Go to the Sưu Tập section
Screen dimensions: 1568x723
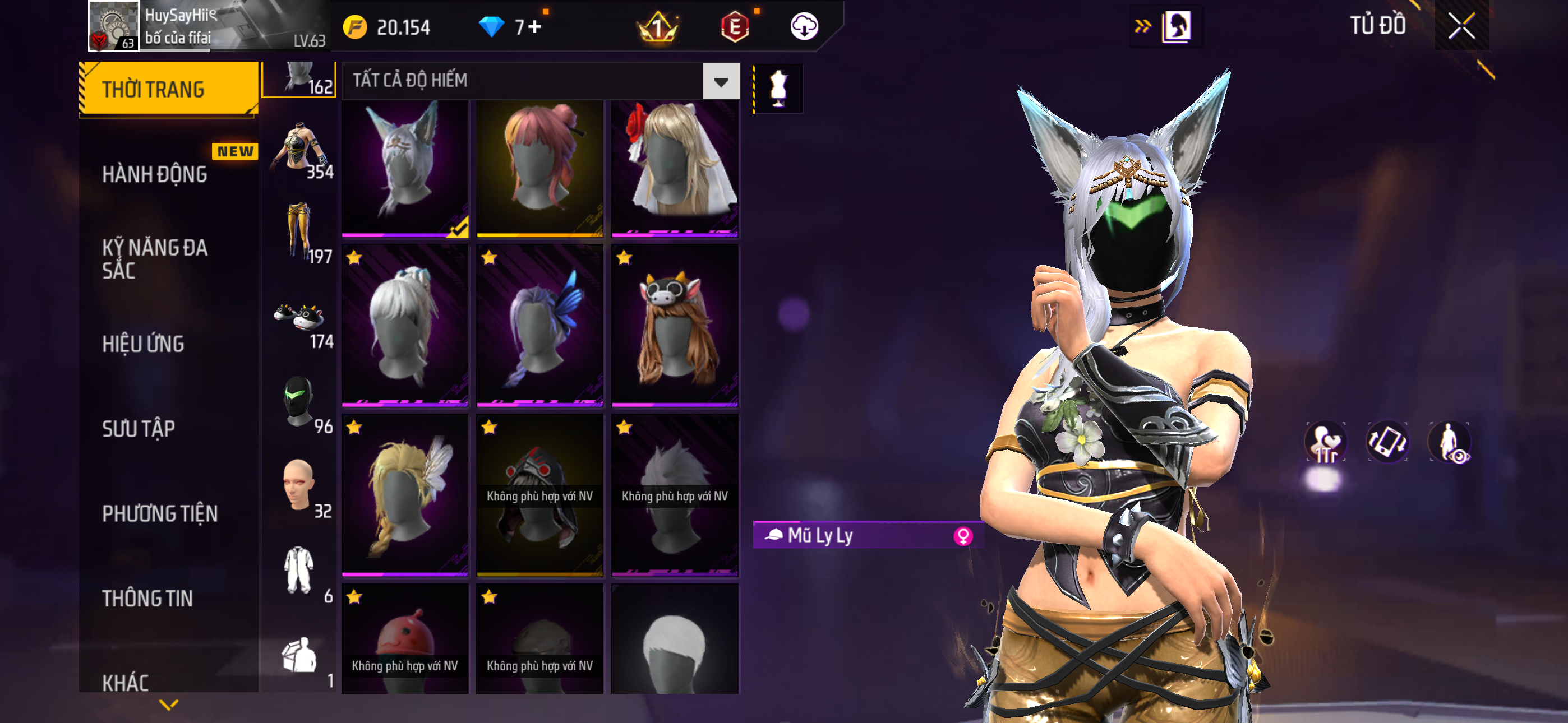point(139,428)
